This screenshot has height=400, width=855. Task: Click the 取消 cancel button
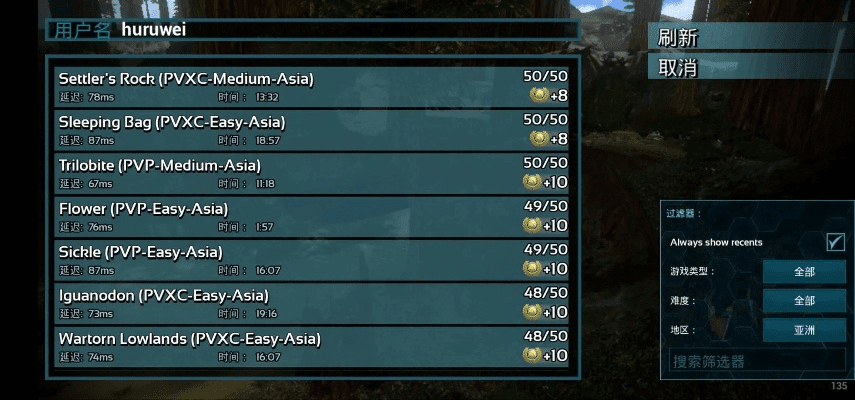pos(748,68)
